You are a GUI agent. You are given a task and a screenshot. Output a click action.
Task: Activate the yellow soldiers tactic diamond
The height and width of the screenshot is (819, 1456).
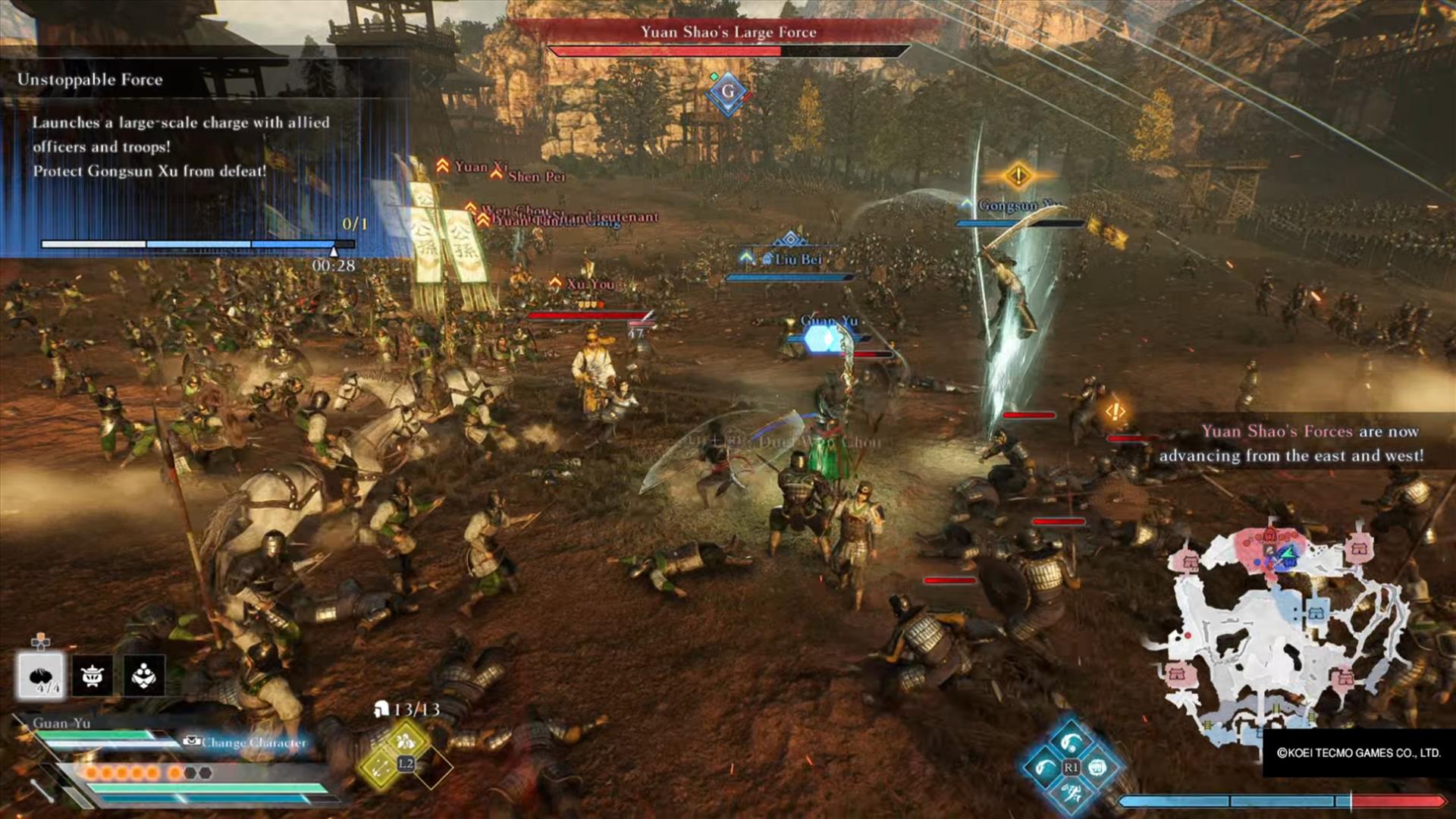pos(405,741)
